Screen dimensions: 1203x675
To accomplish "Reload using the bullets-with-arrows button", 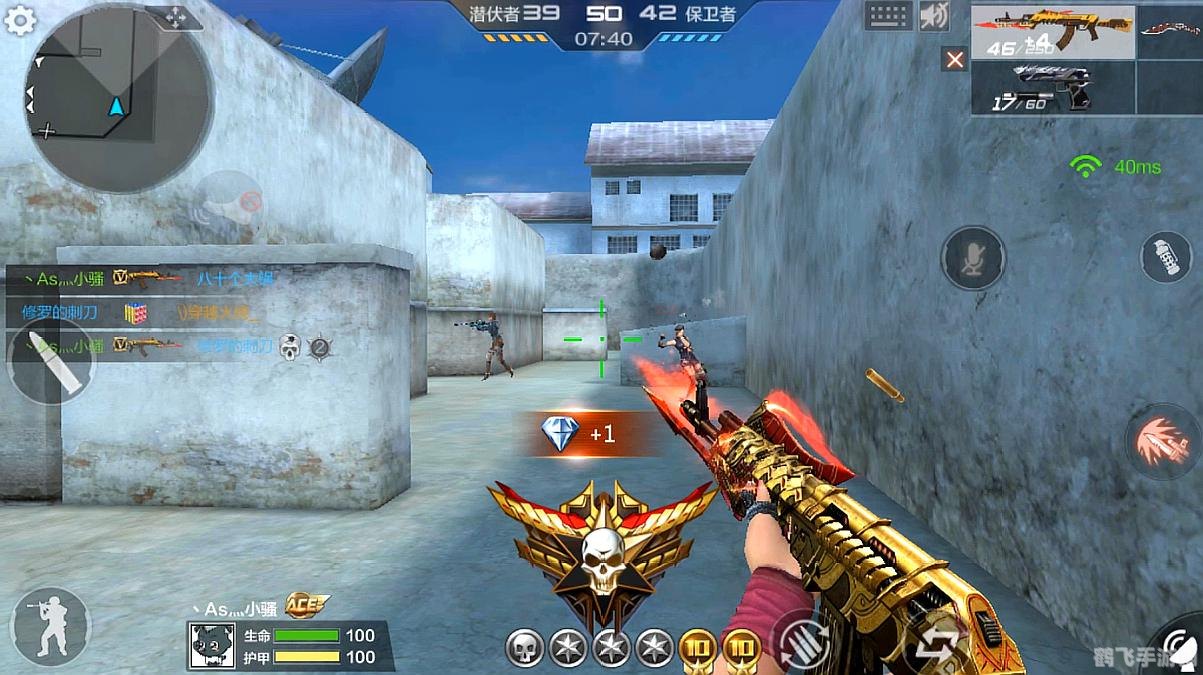I will tap(805, 638).
